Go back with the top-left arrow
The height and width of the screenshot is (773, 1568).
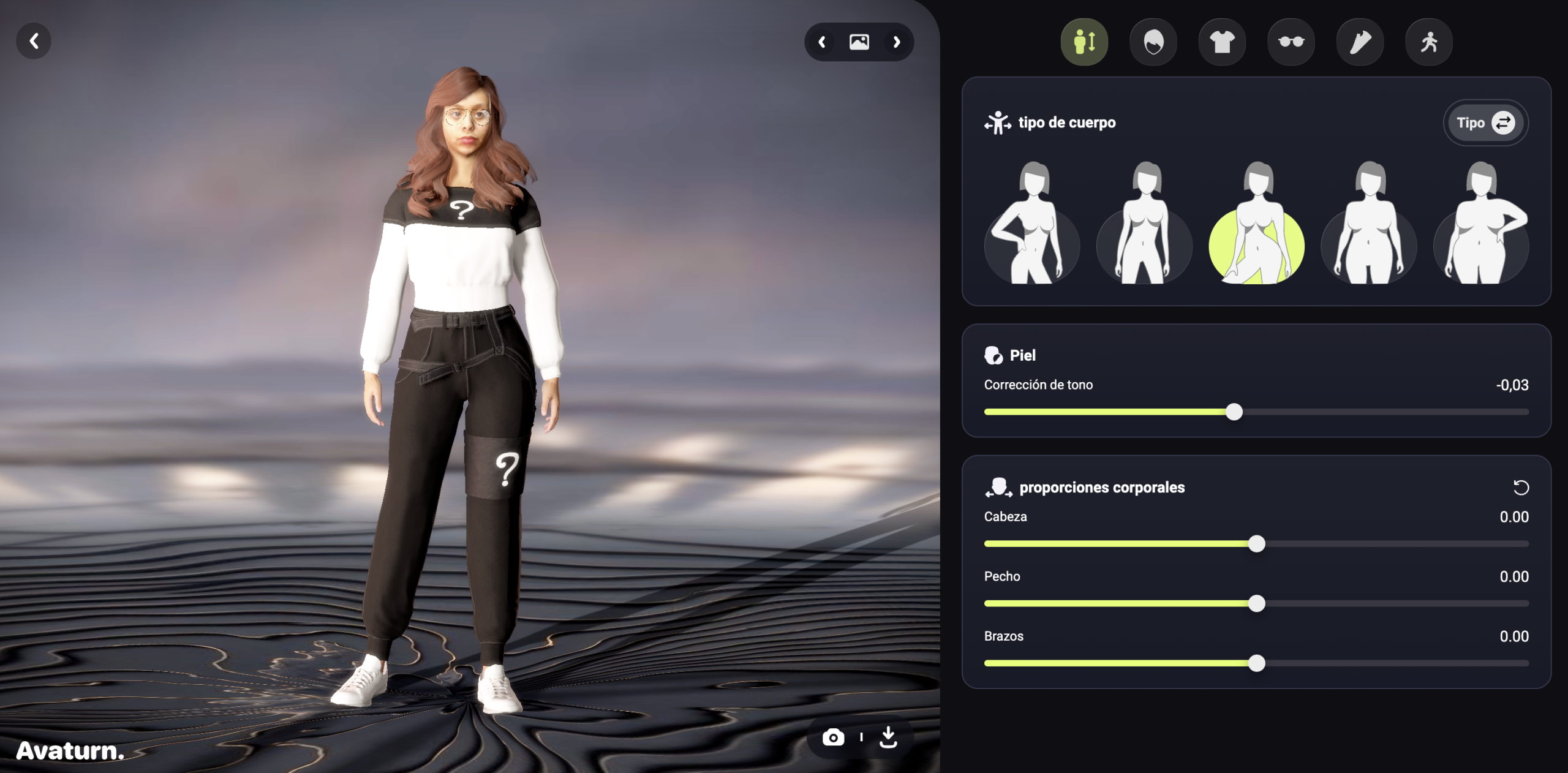(34, 41)
